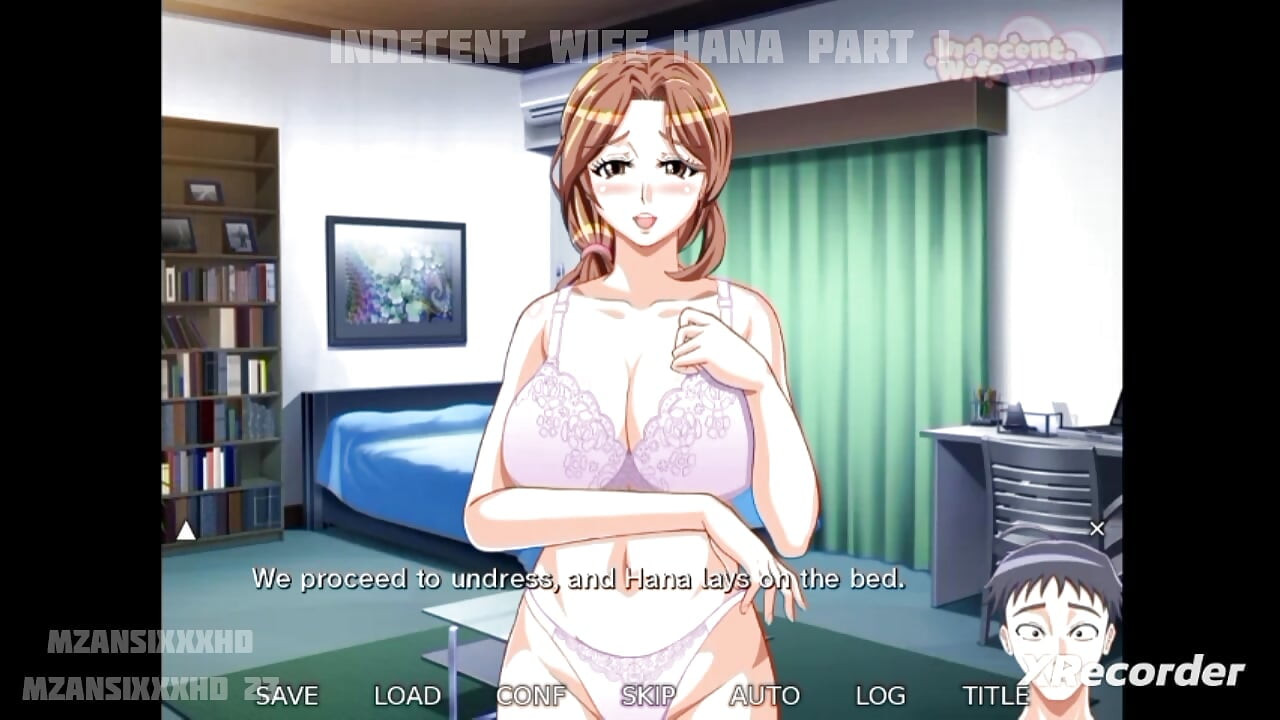Select CONF from the bottom menu

coord(532,694)
